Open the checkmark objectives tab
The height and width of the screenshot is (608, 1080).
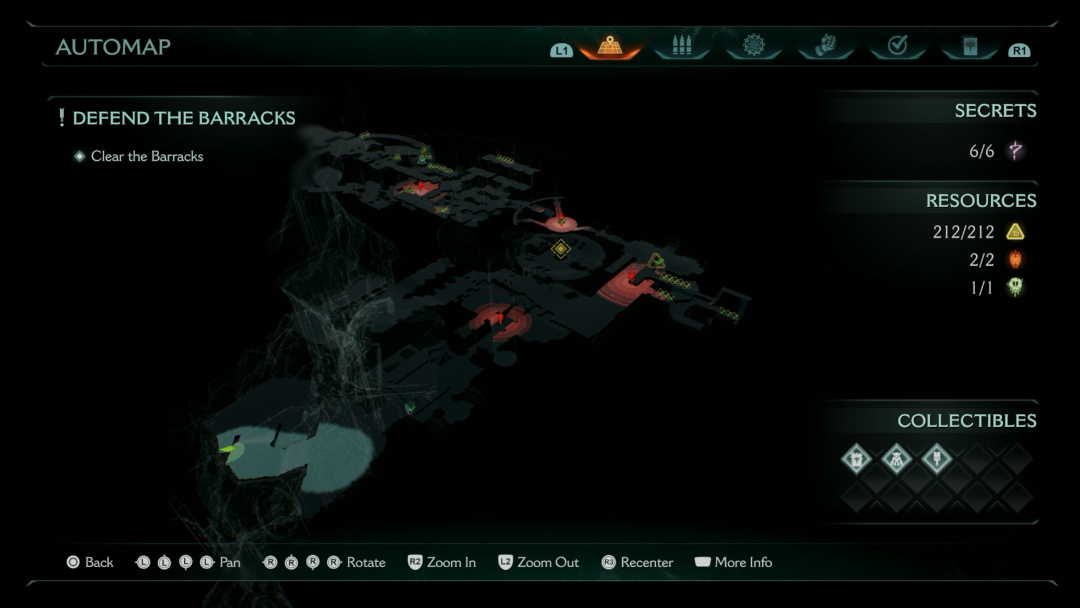click(897, 46)
